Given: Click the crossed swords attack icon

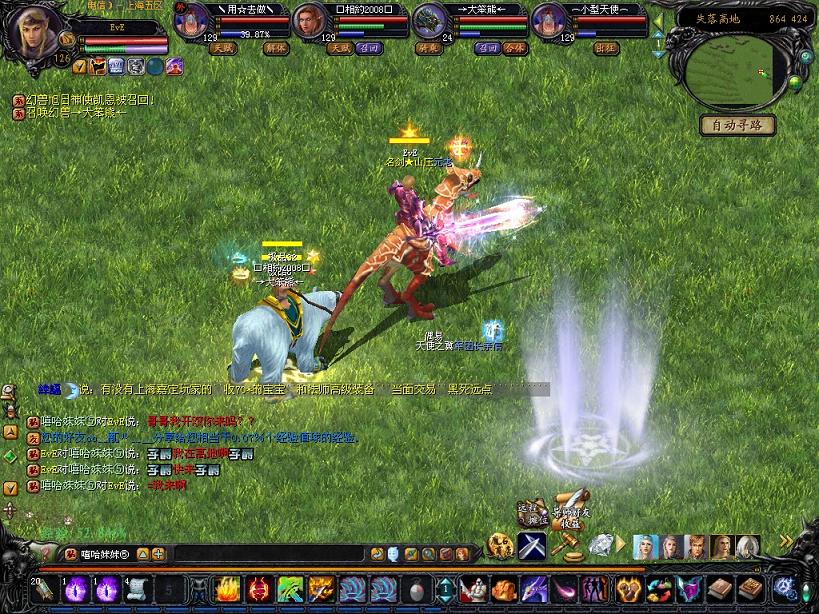Looking at the screenshot, I should [x=530, y=546].
